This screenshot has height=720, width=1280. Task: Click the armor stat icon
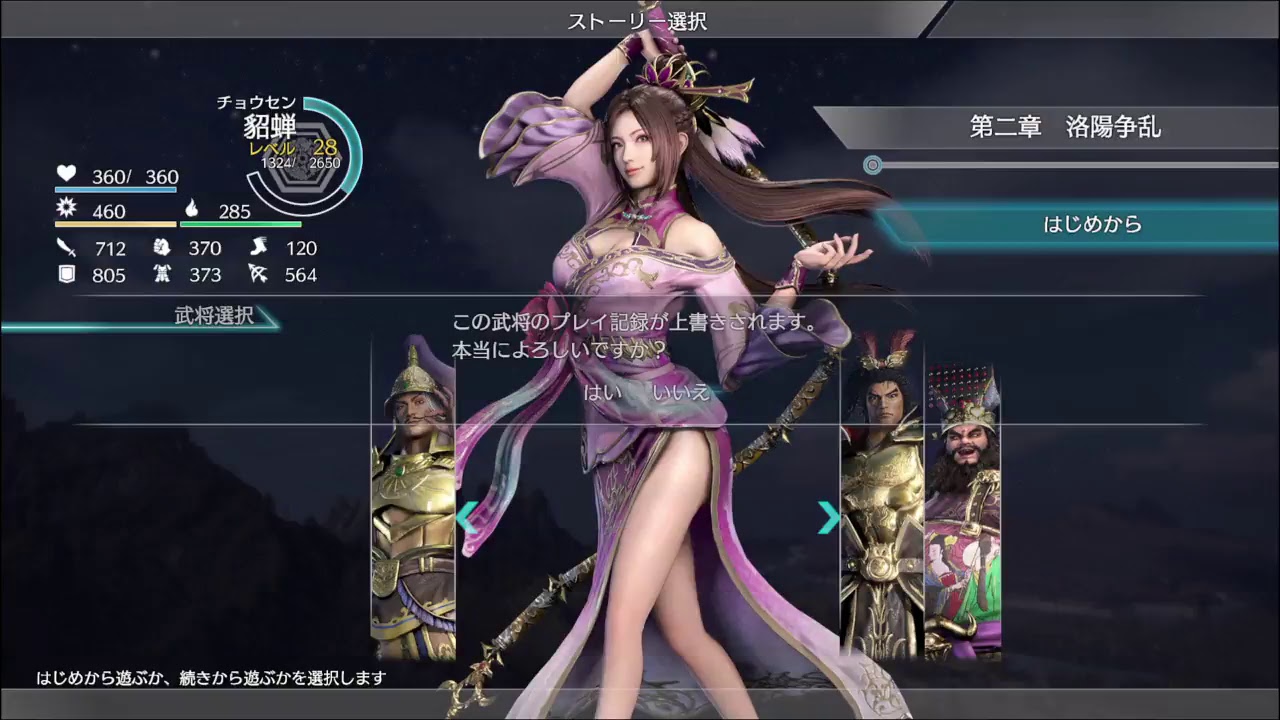point(163,275)
